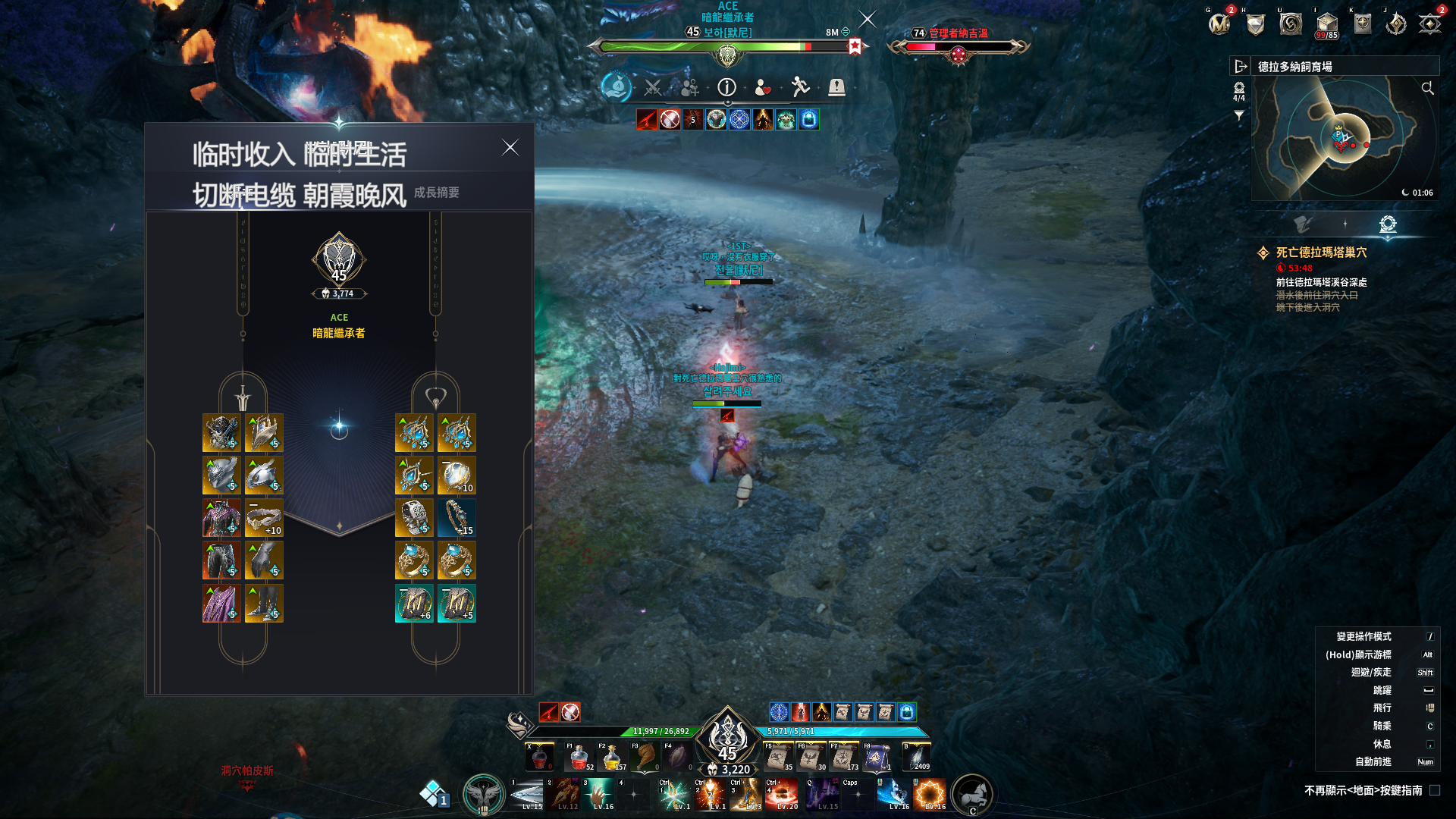This screenshot has height=819, width=1456.
Task: Use the yellow potion with 157 left
Action: pyautogui.click(x=612, y=757)
